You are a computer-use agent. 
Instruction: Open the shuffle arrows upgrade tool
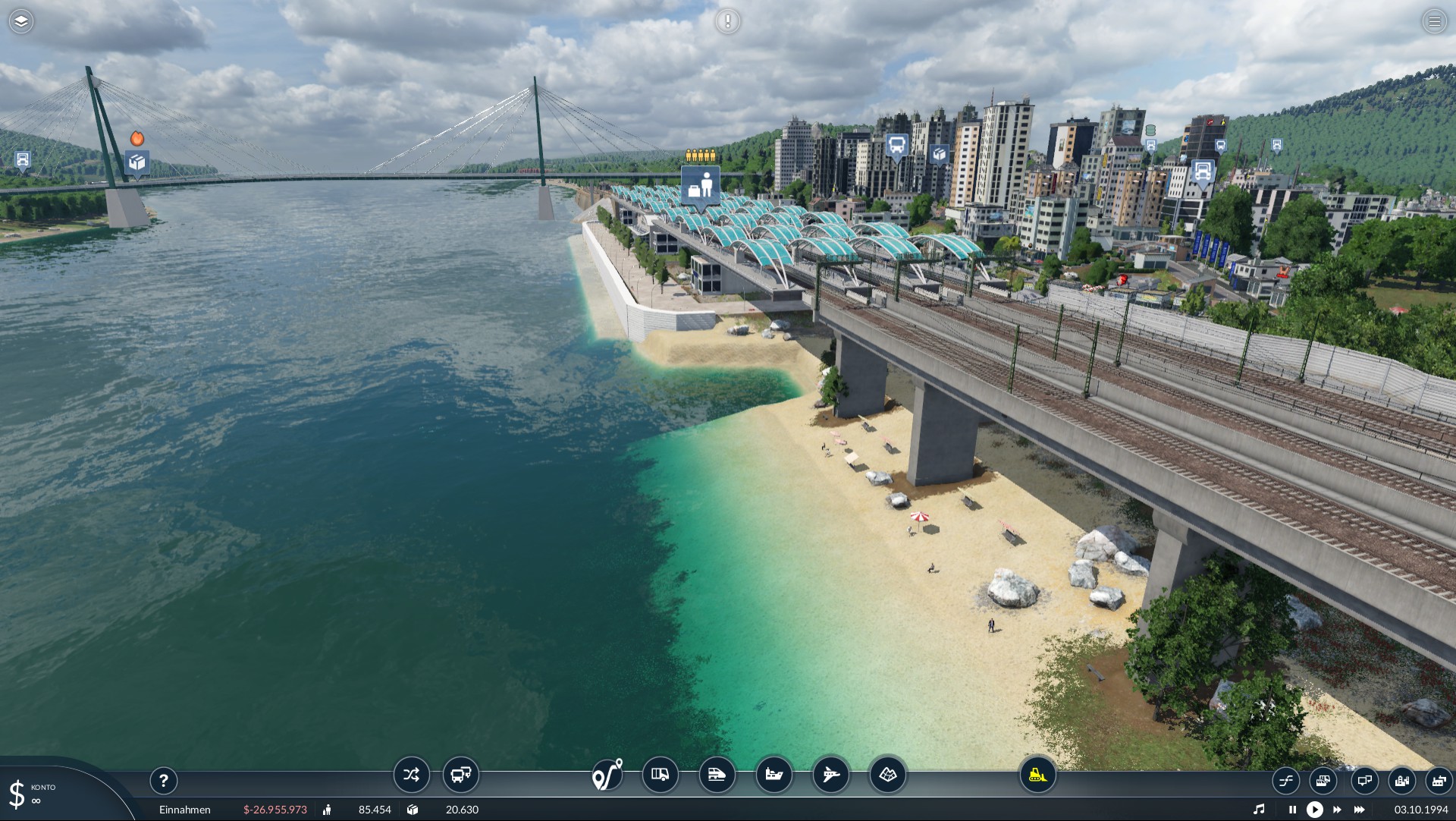click(411, 775)
